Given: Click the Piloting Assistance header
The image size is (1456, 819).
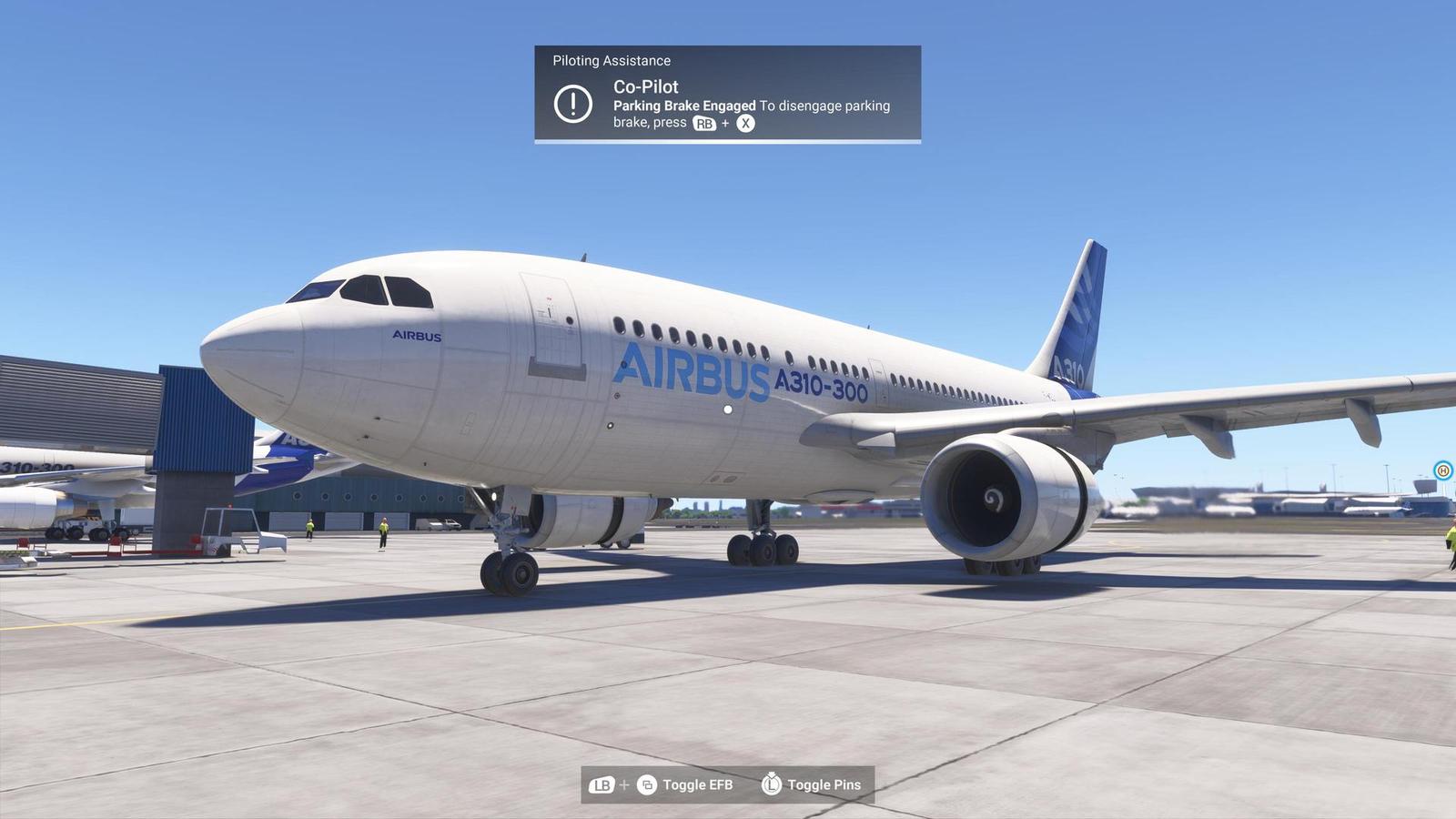Looking at the screenshot, I should pyautogui.click(x=610, y=60).
